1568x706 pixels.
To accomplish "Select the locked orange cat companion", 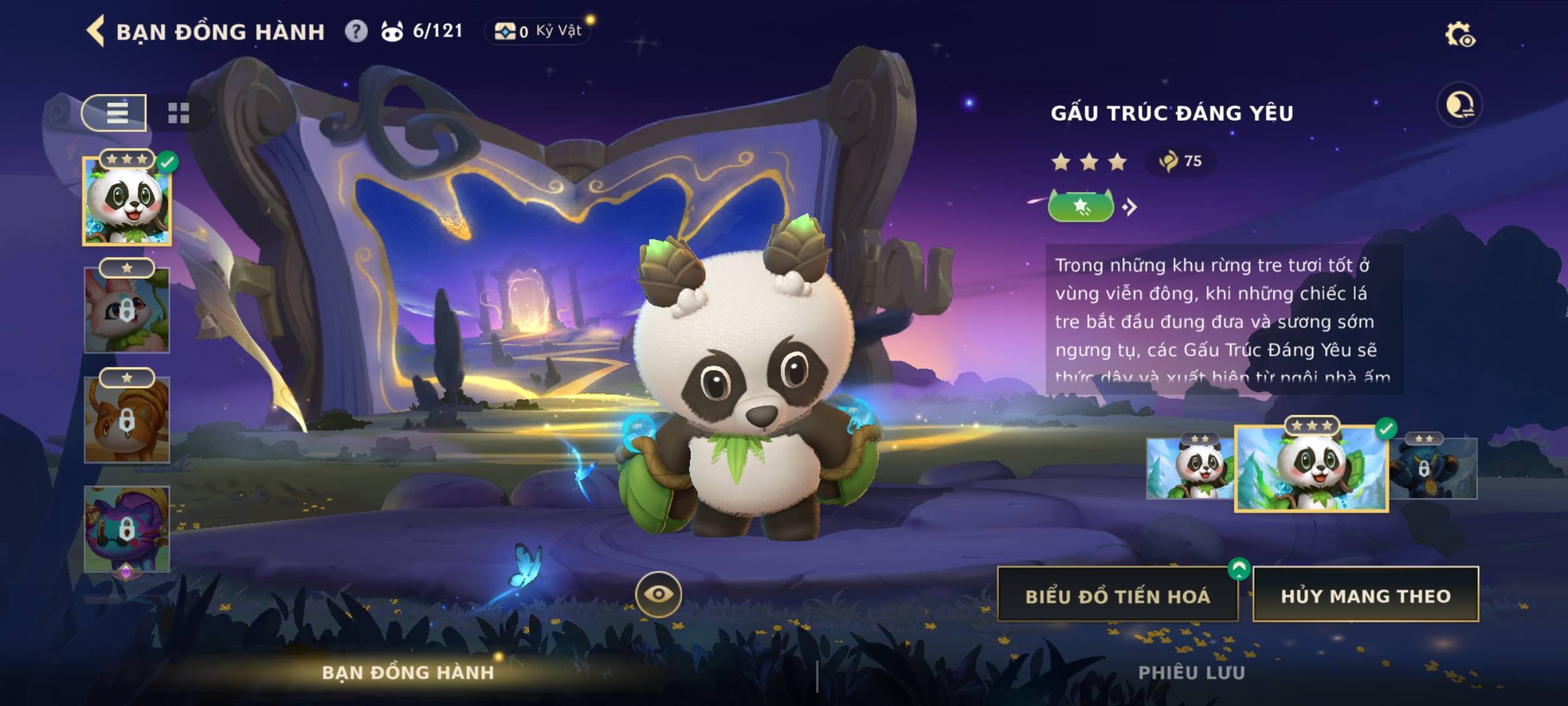I will 127,420.
